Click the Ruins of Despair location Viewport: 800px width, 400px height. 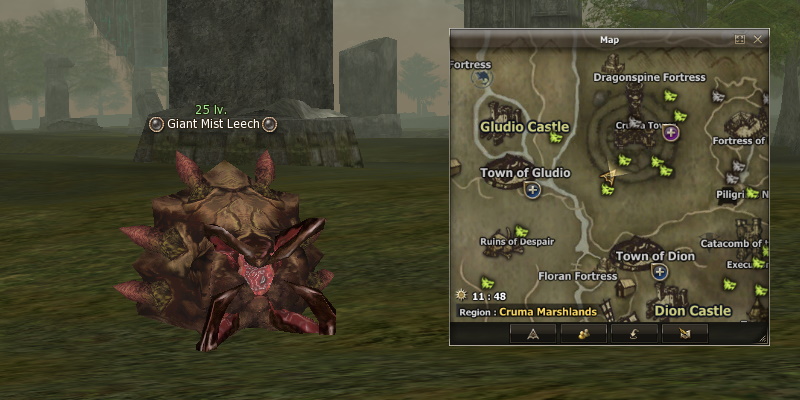[x=517, y=242]
